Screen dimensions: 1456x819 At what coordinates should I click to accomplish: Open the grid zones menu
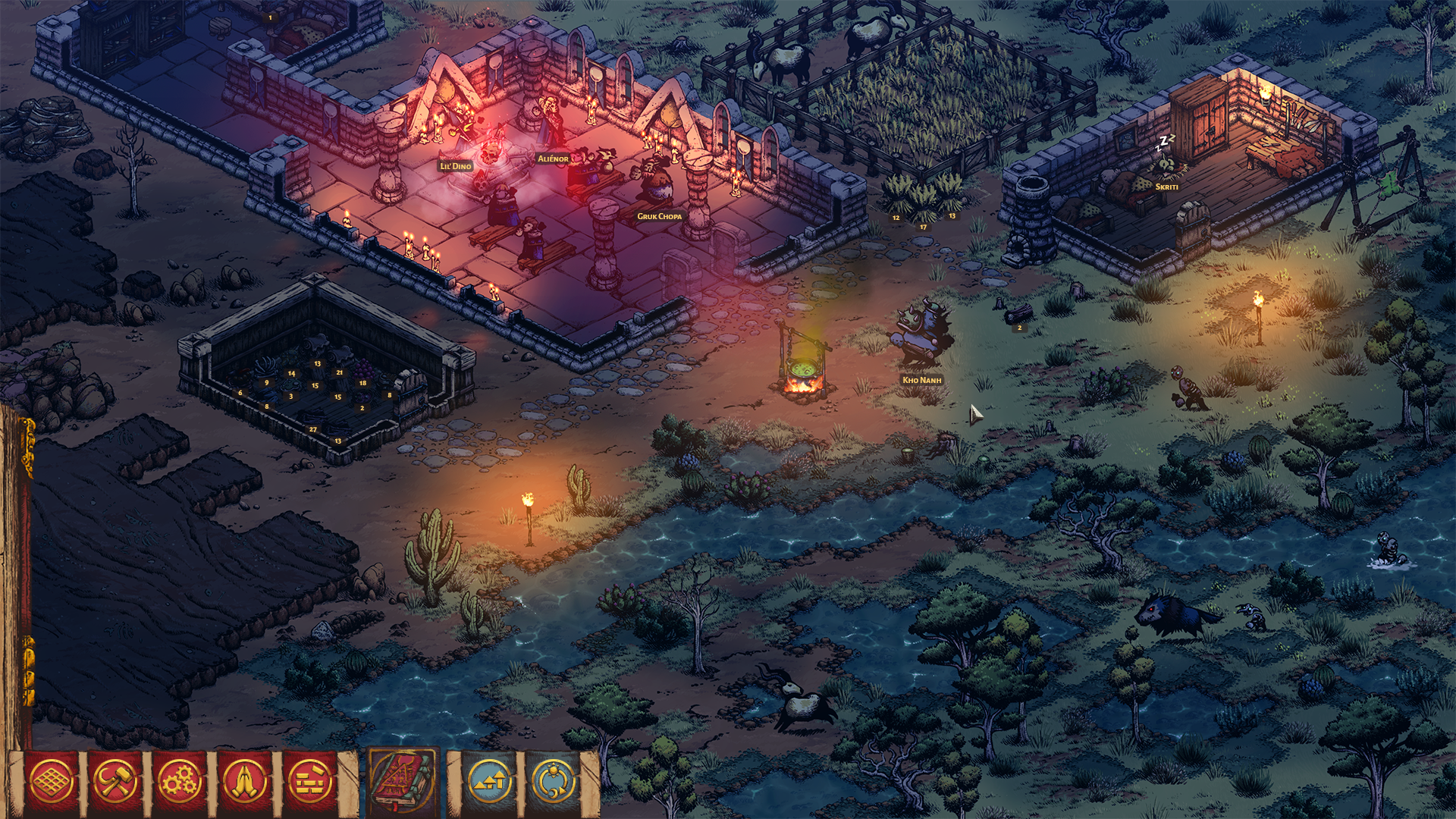click(x=52, y=781)
